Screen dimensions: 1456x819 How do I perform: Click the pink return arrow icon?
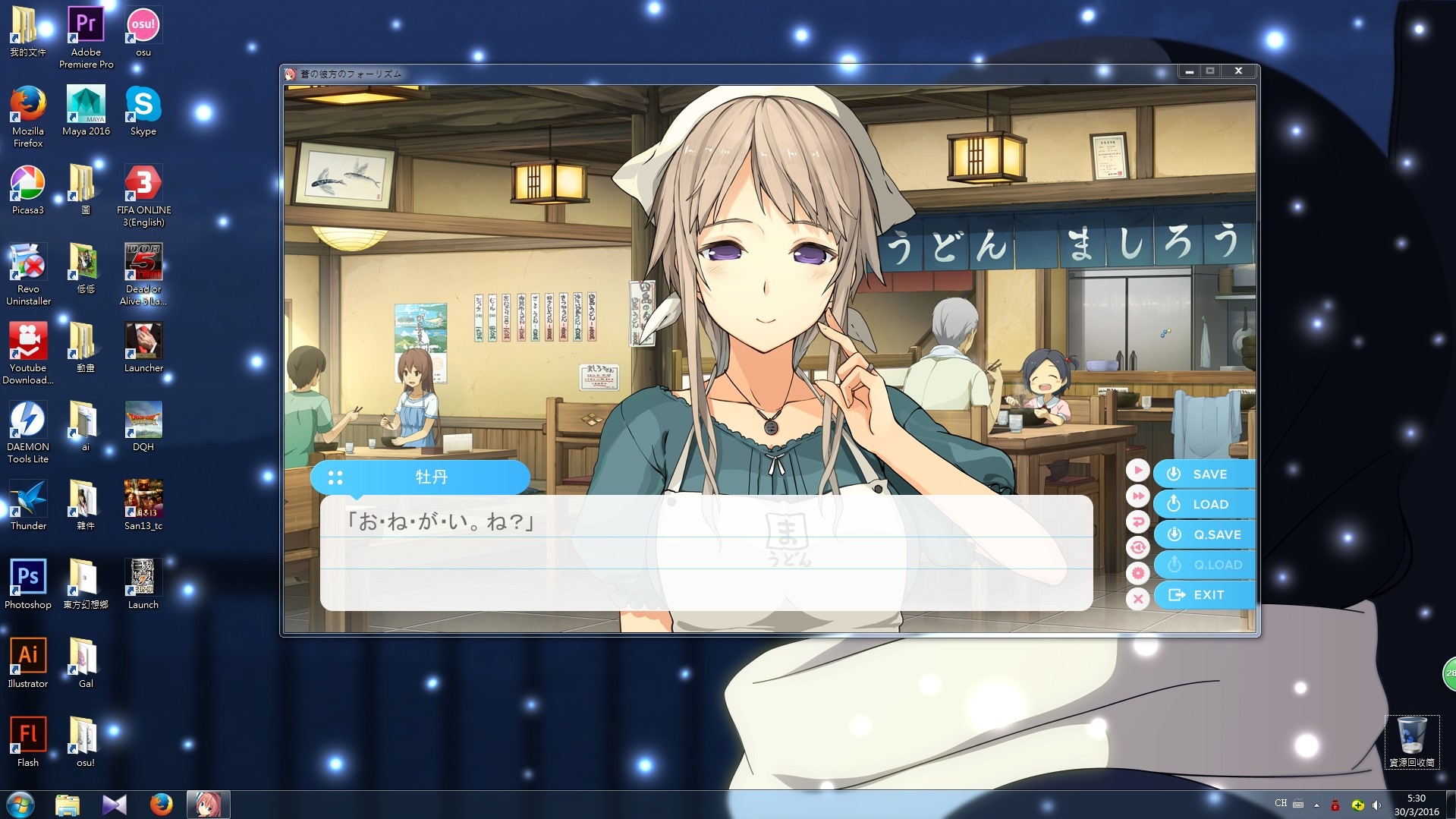pos(1137,522)
